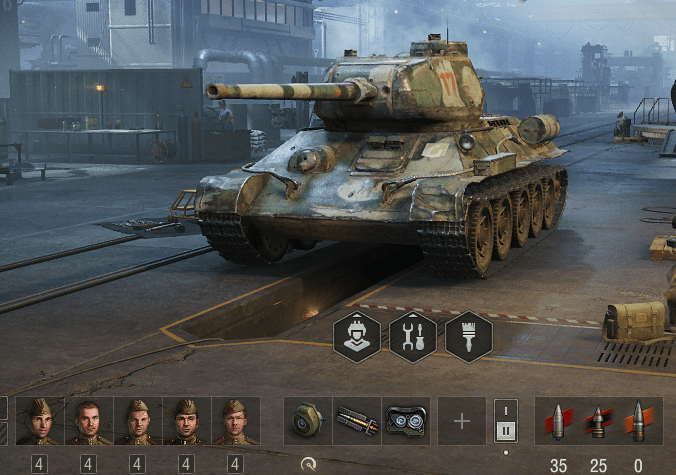
Task: Select the round green equipment slot
Action: (308, 421)
